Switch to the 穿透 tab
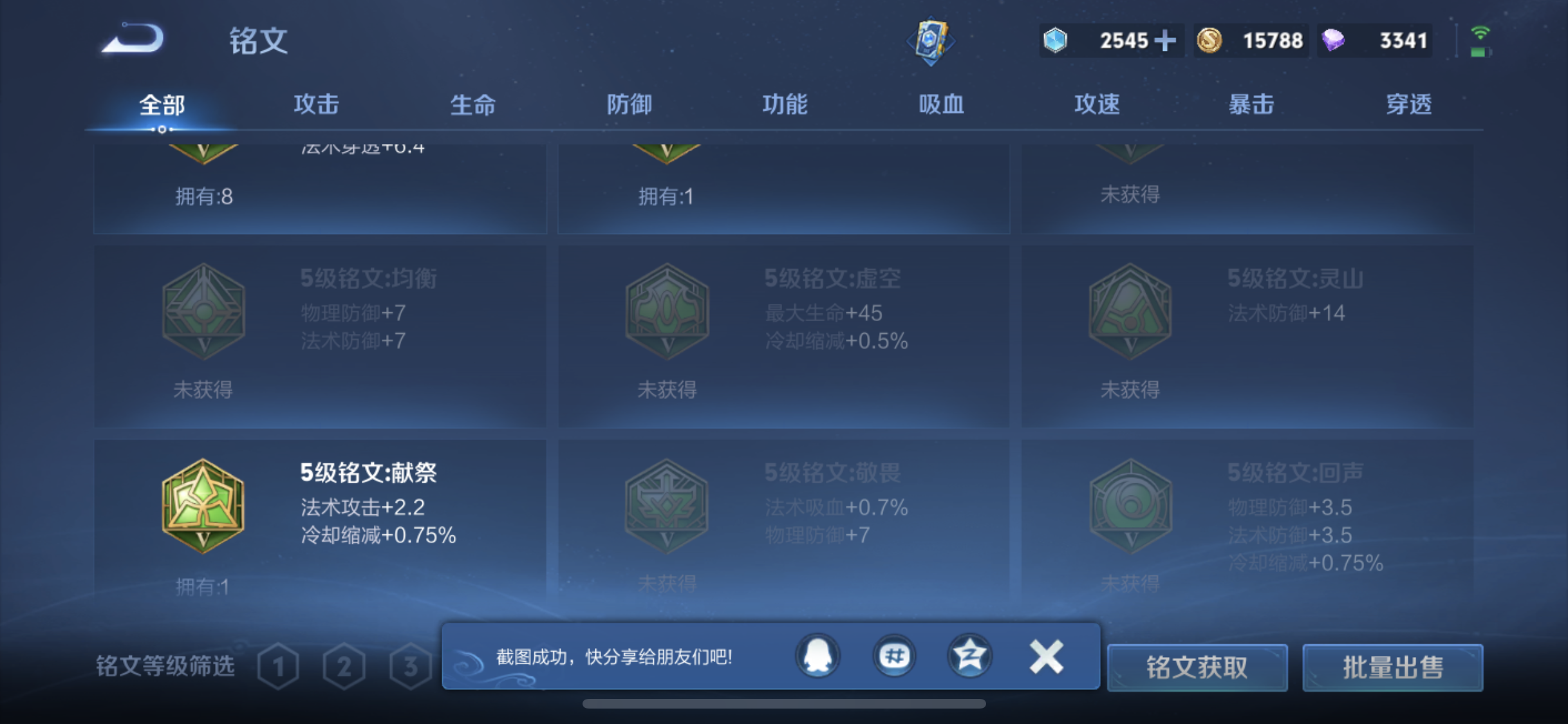Image resolution: width=1568 pixels, height=724 pixels. [x=1410, y=104]
